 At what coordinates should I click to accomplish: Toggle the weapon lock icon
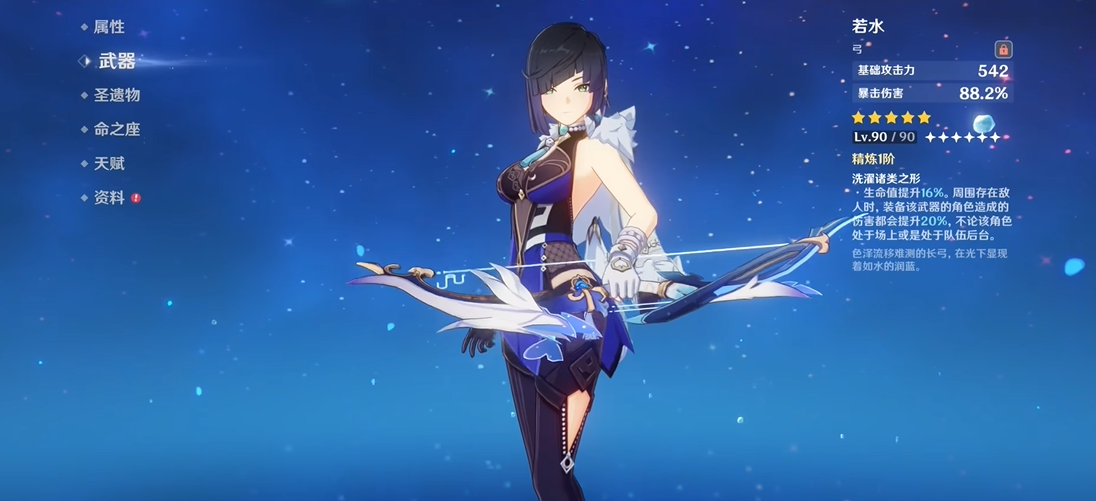click(x=1003, y=49)
